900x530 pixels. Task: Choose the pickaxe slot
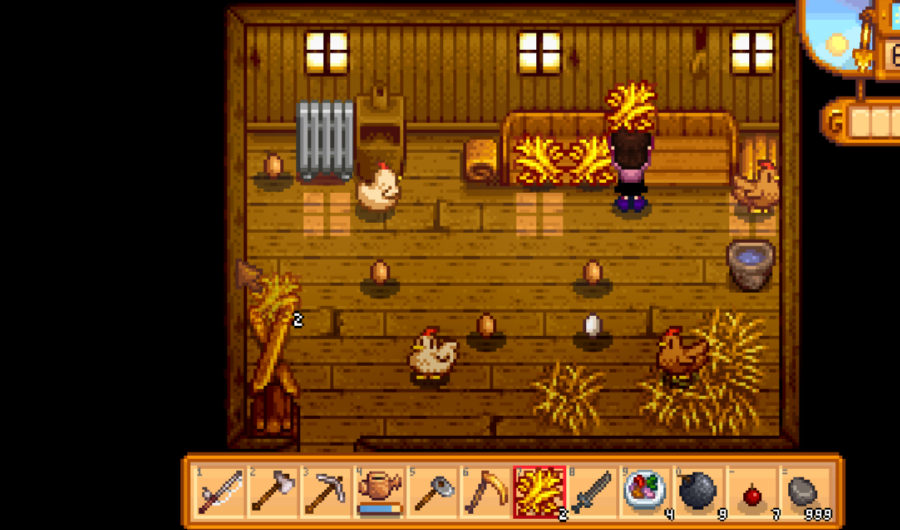[x=326, y=492]
